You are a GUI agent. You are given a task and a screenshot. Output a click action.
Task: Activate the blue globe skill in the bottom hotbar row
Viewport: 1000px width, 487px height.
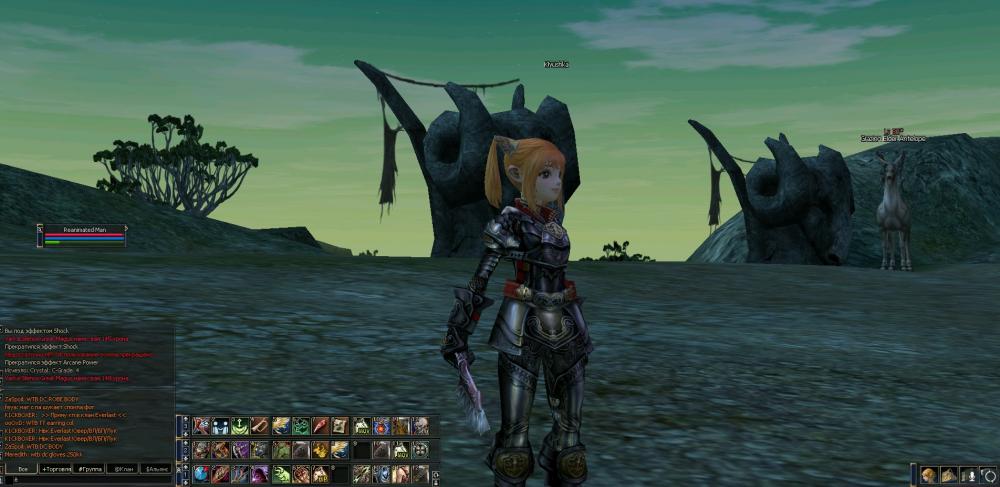tap(201, 473)
